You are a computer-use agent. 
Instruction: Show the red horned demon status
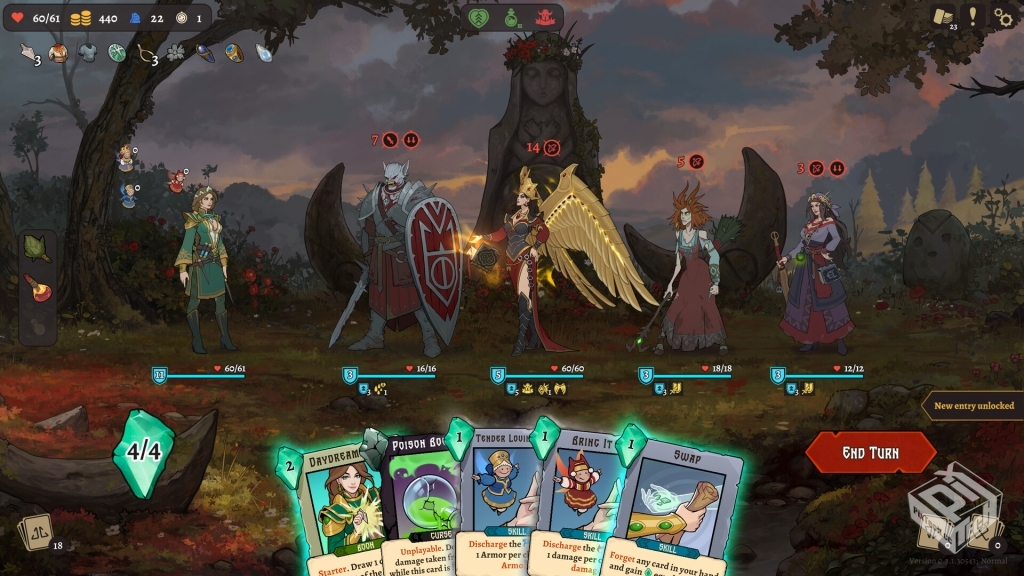coord(545,17)
